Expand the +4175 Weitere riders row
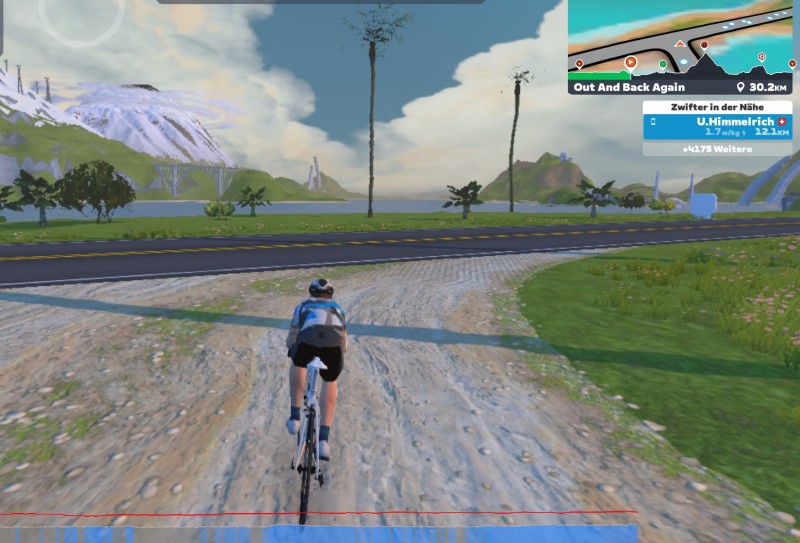The image size is (800, 543). [717, 149]
